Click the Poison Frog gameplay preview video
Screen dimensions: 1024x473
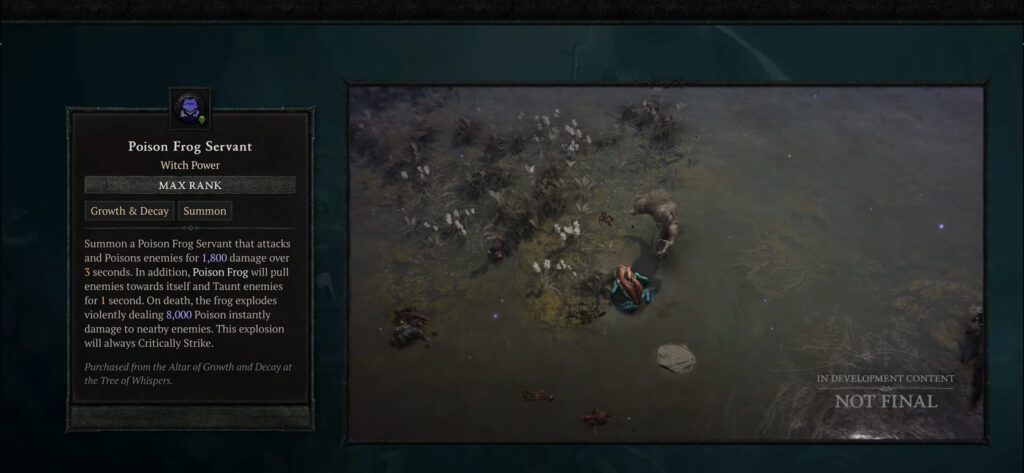(666, 262)
